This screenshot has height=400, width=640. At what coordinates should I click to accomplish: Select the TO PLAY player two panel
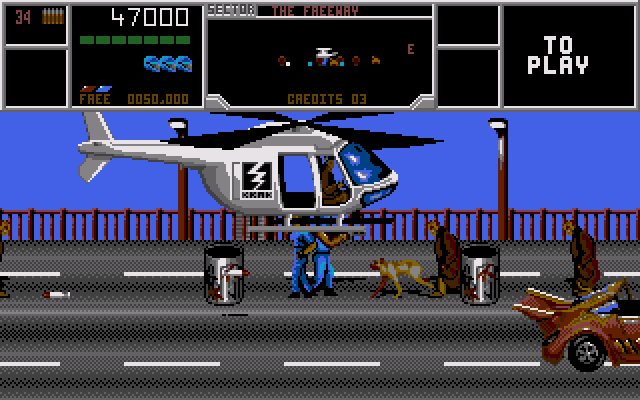(565, 56)
